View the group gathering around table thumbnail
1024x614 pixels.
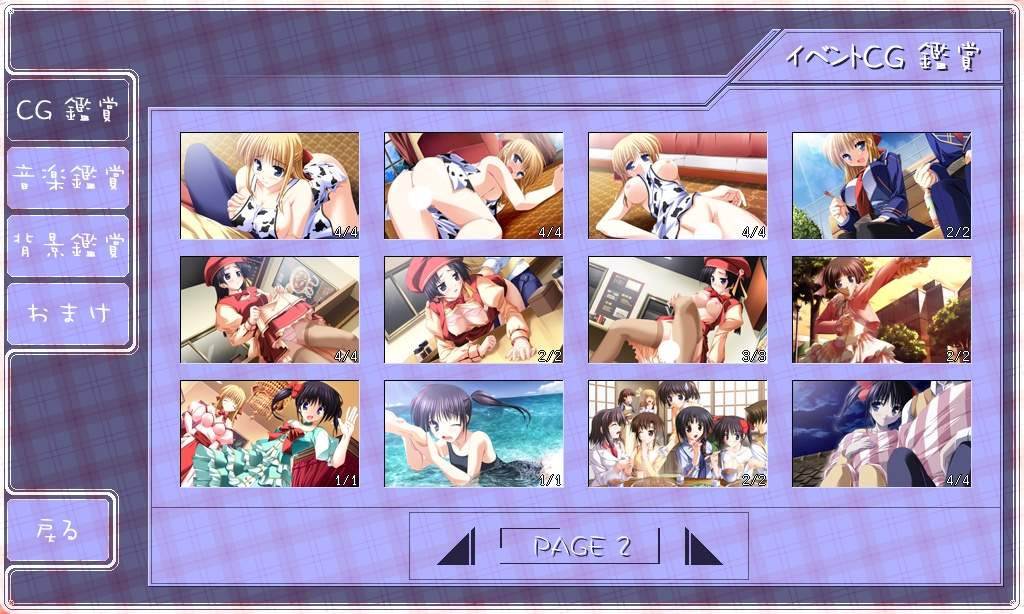[x=678, y=433]
